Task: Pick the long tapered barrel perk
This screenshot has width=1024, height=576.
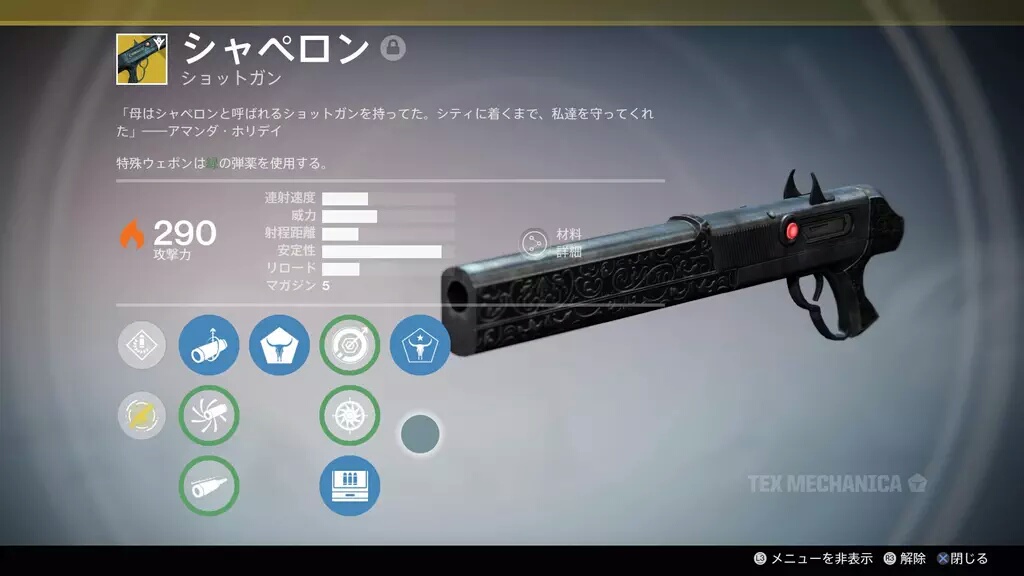Action: 209,485
